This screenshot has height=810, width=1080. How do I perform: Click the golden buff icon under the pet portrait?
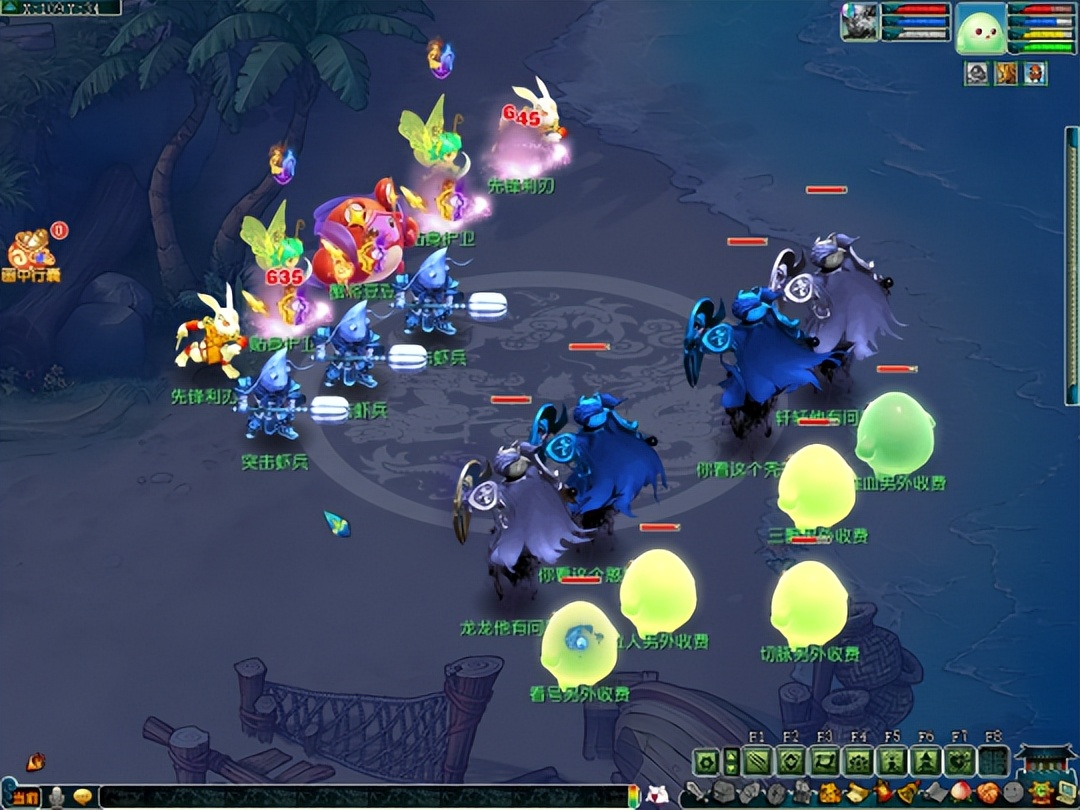(x=1005, y=73)
